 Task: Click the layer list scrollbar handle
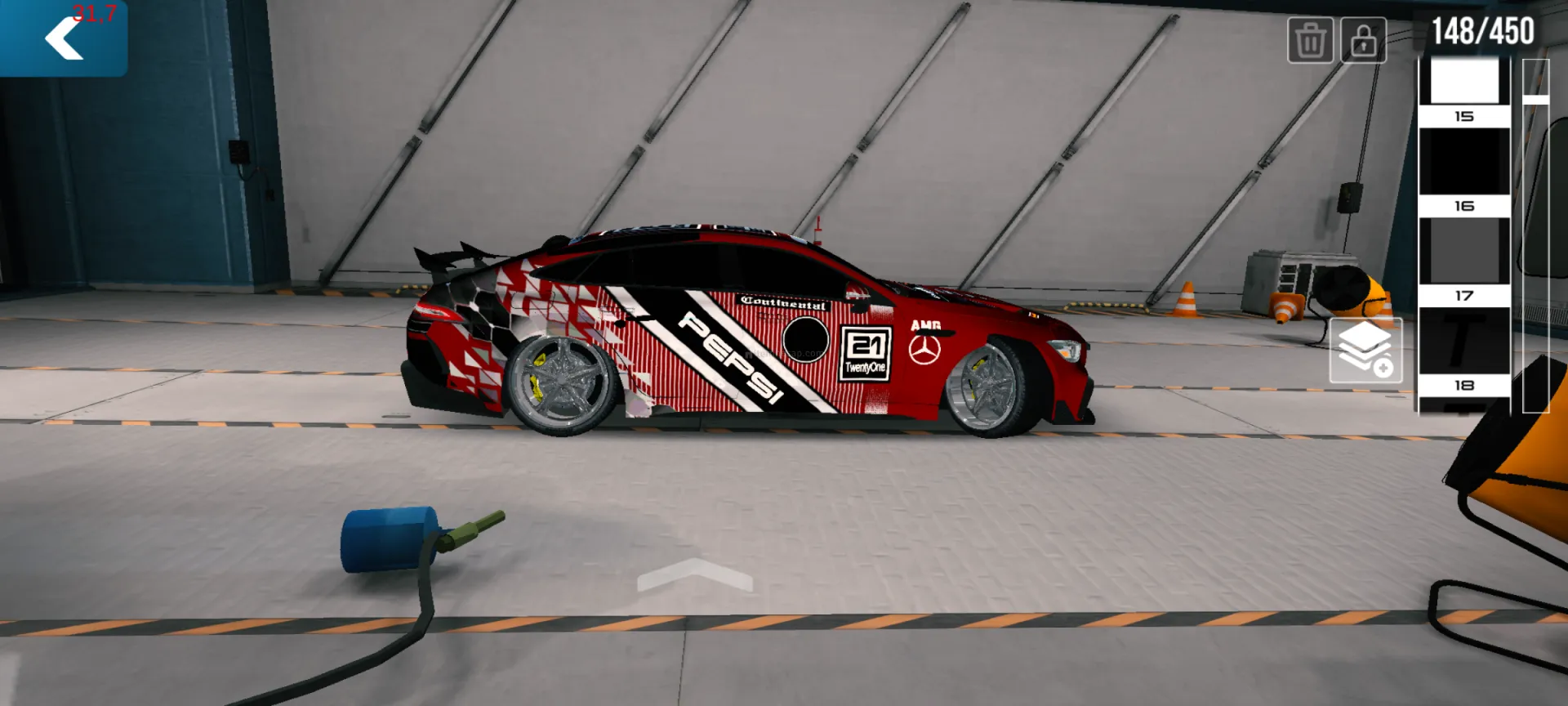tap(1535, 100)
